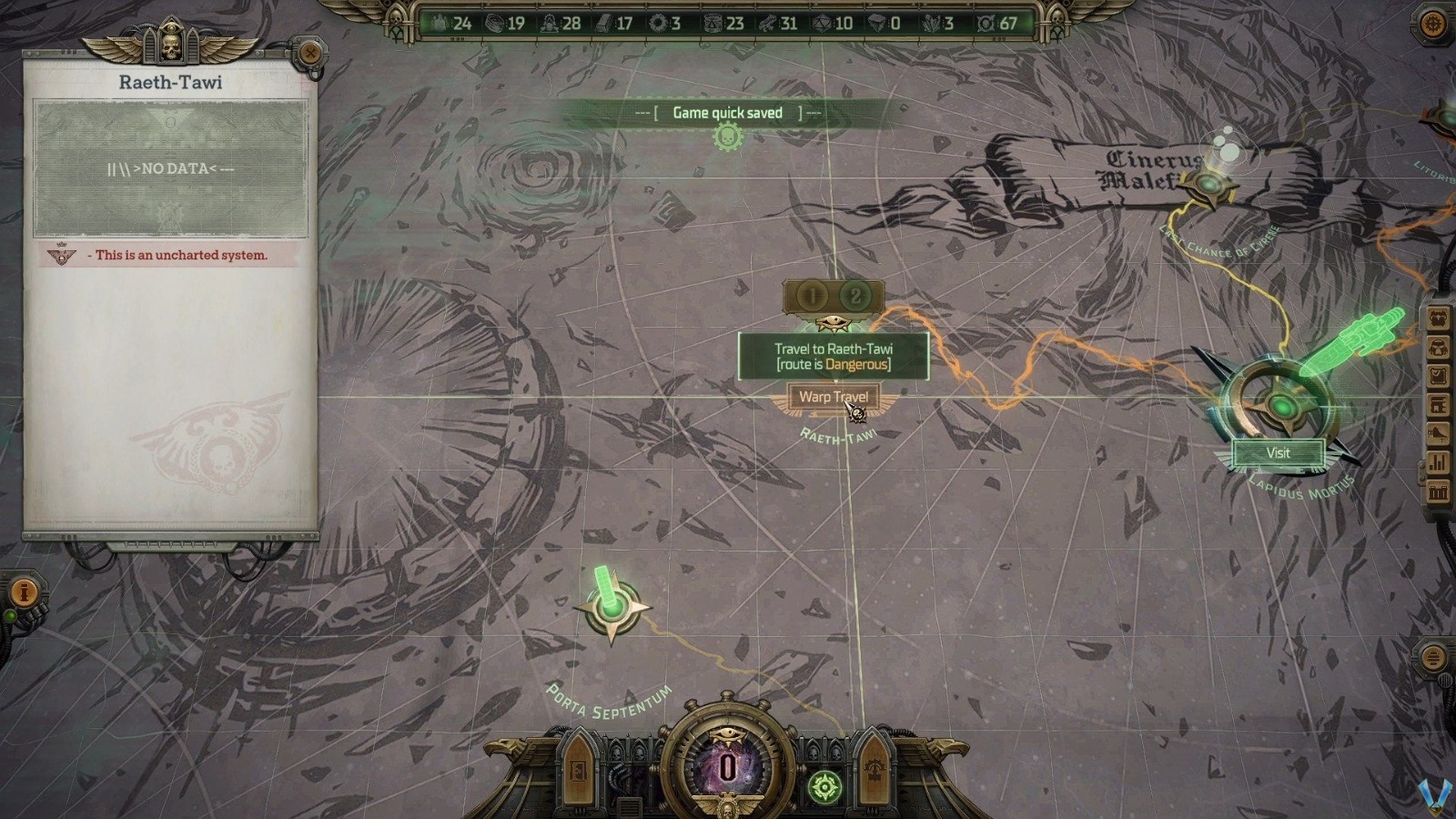Open the statistics bars icon on the sidebar
Image resolution: width=1456 pixels, height=819 pixels.
(x=1440, y=461)
